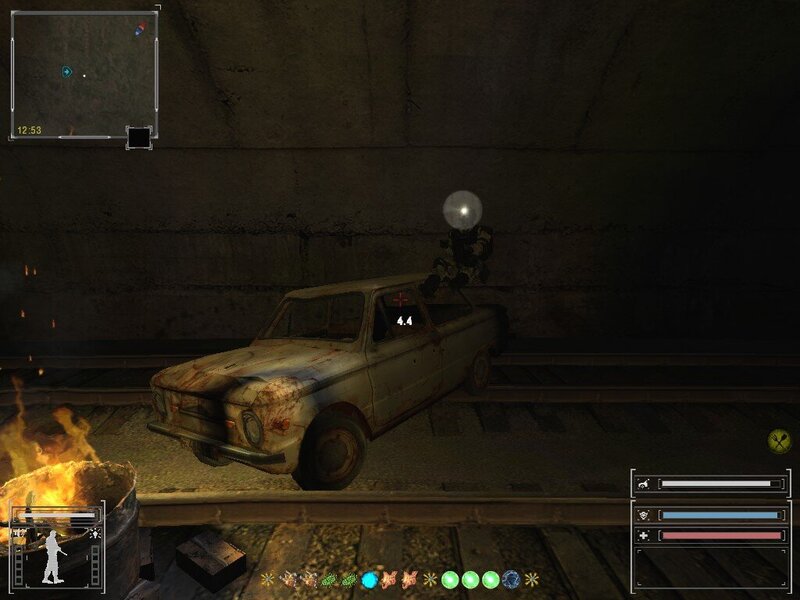Click the standing stalker stance indicator
This screenshot has width=800, height=600.
coord(54,557)
